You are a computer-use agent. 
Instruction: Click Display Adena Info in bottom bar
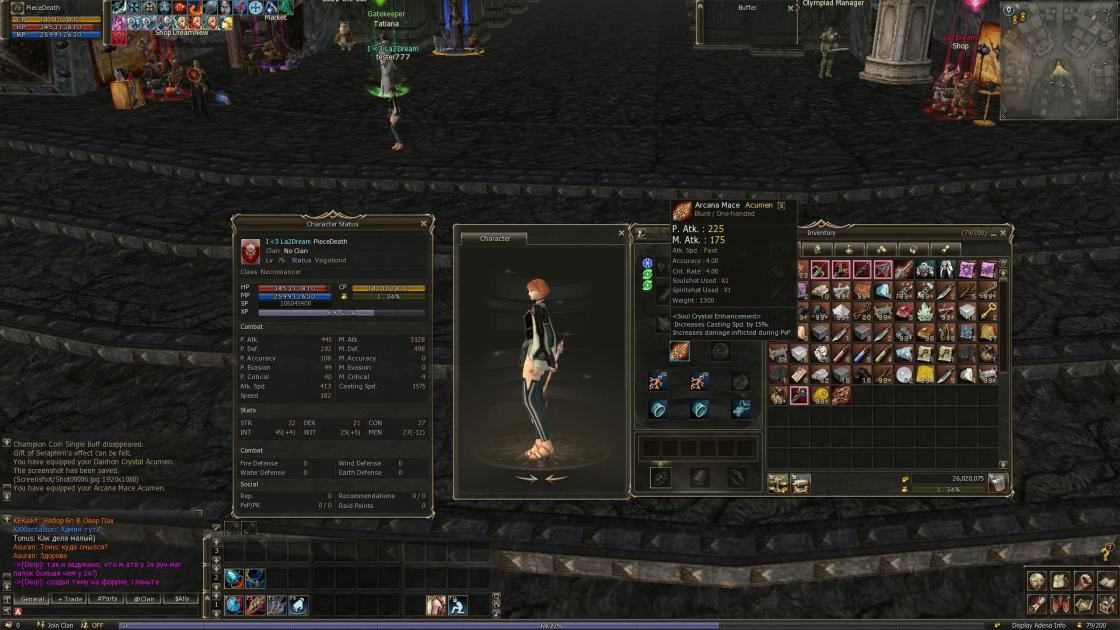point(1038,625)
